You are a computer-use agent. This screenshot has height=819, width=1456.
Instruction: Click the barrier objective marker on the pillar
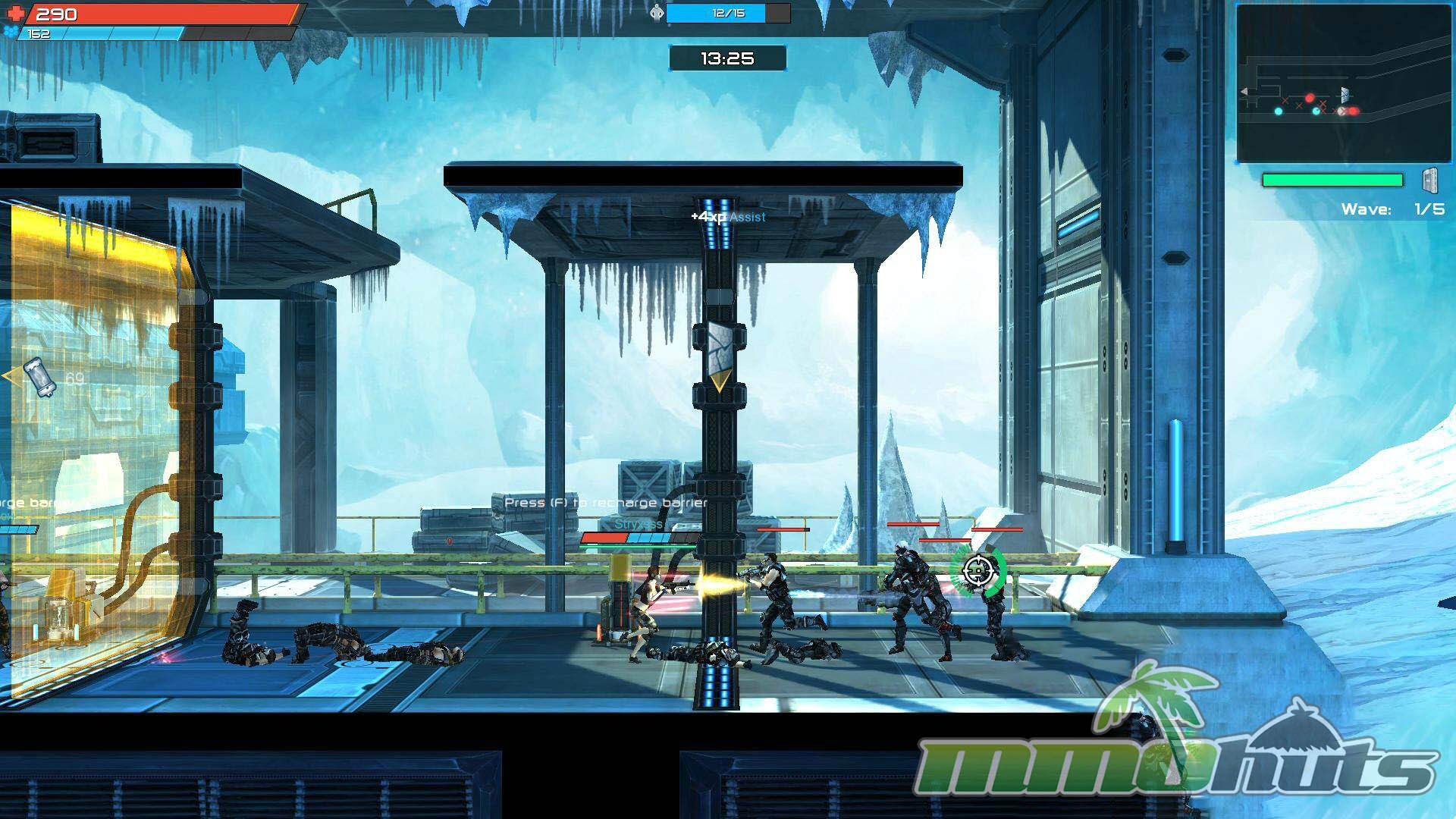pyautogui.click(x=719, y=353)
